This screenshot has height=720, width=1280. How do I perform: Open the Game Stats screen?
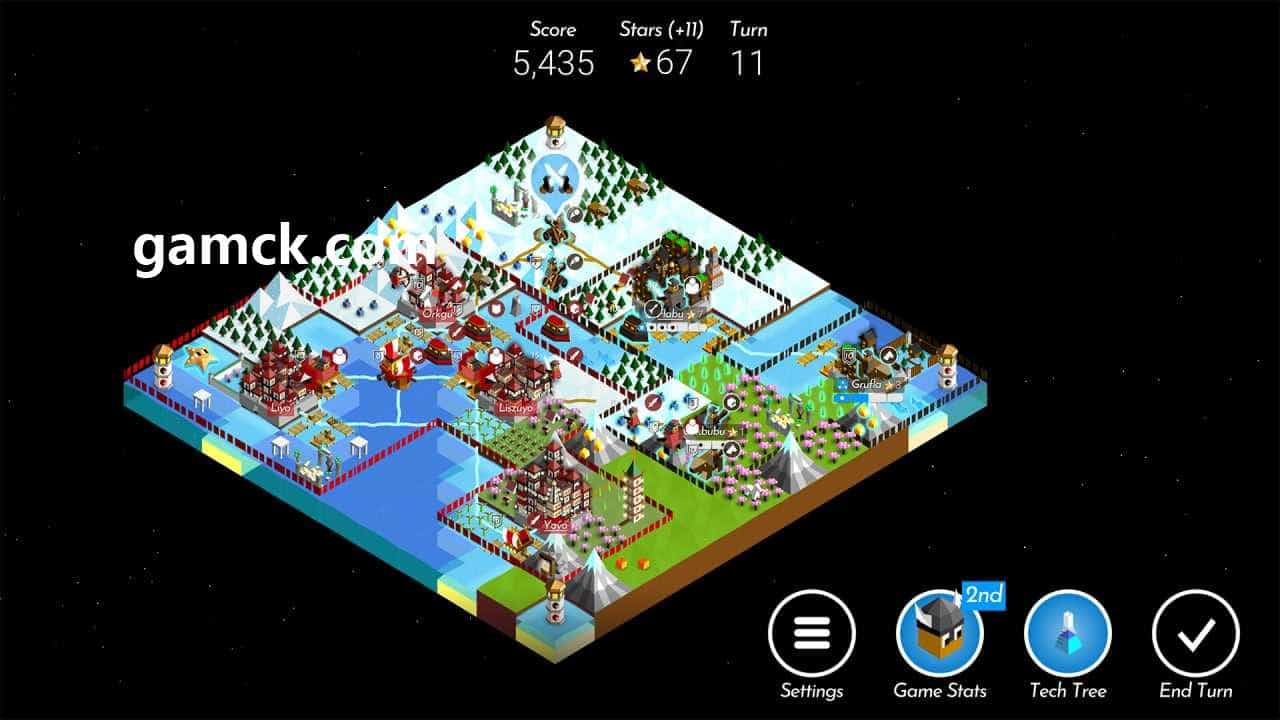pyautogui.click(x=940, y=634)
